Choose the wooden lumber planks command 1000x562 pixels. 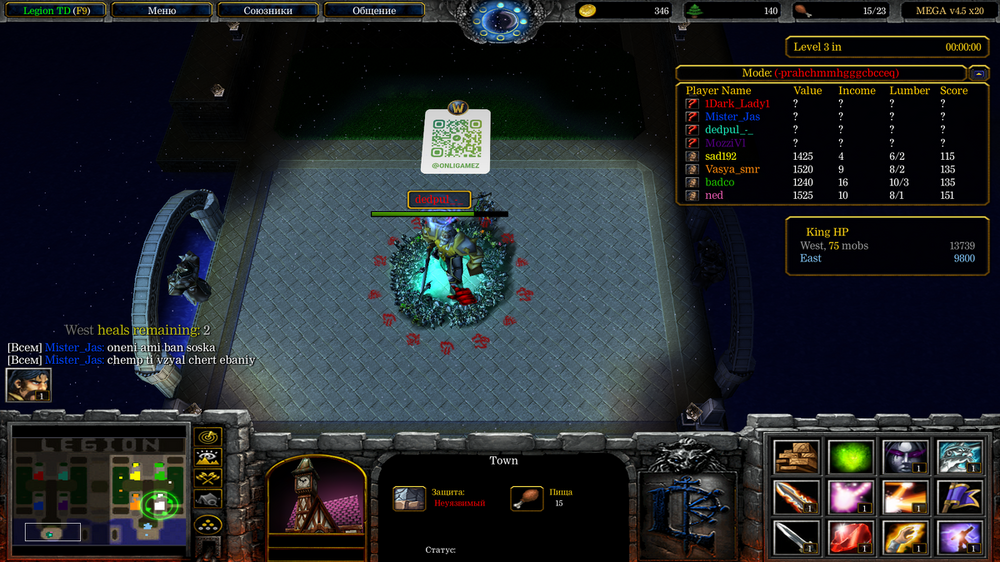tap(796, 457)
